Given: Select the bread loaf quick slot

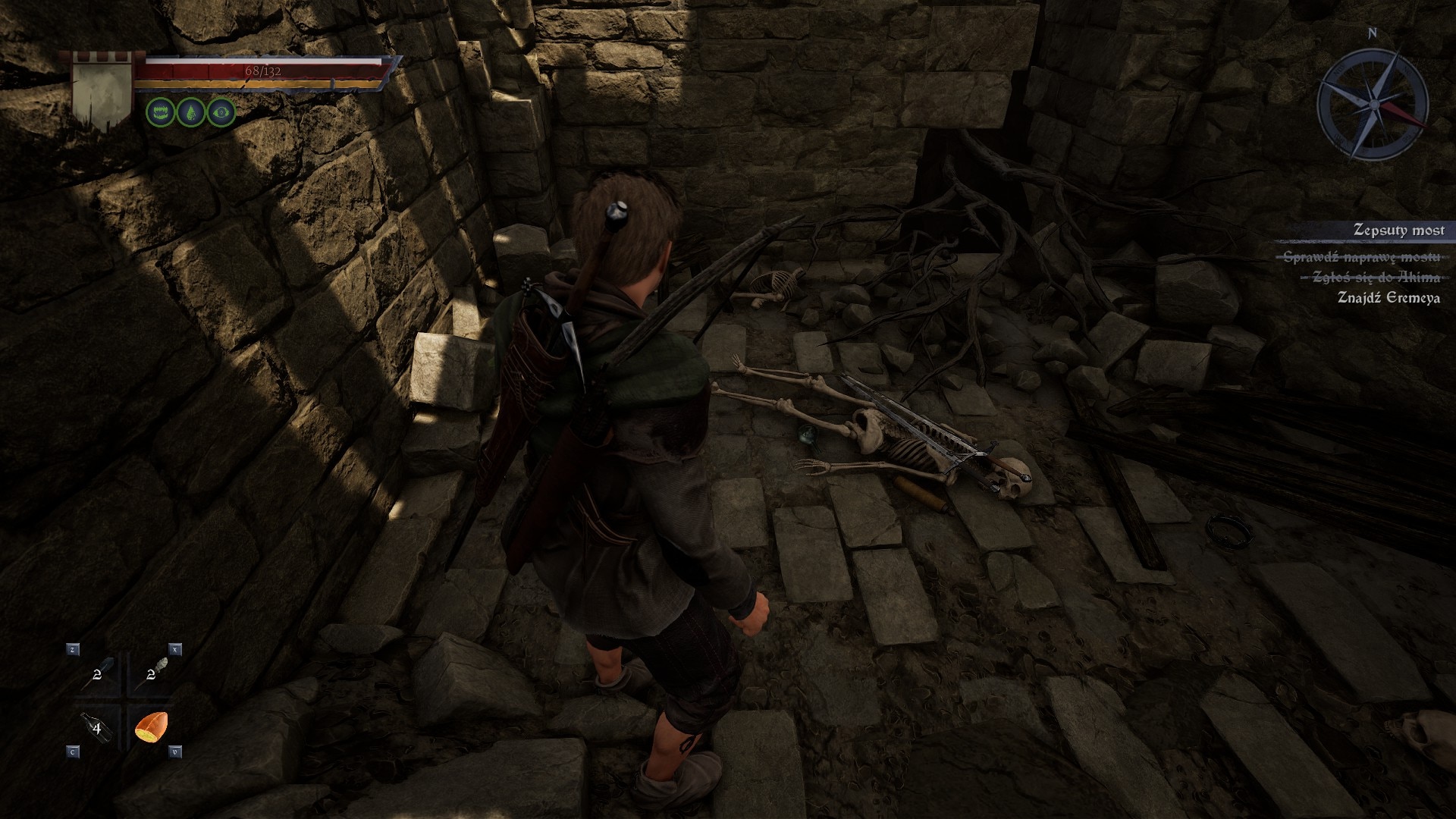Looking at the screenshot, I should pos(151,727).
